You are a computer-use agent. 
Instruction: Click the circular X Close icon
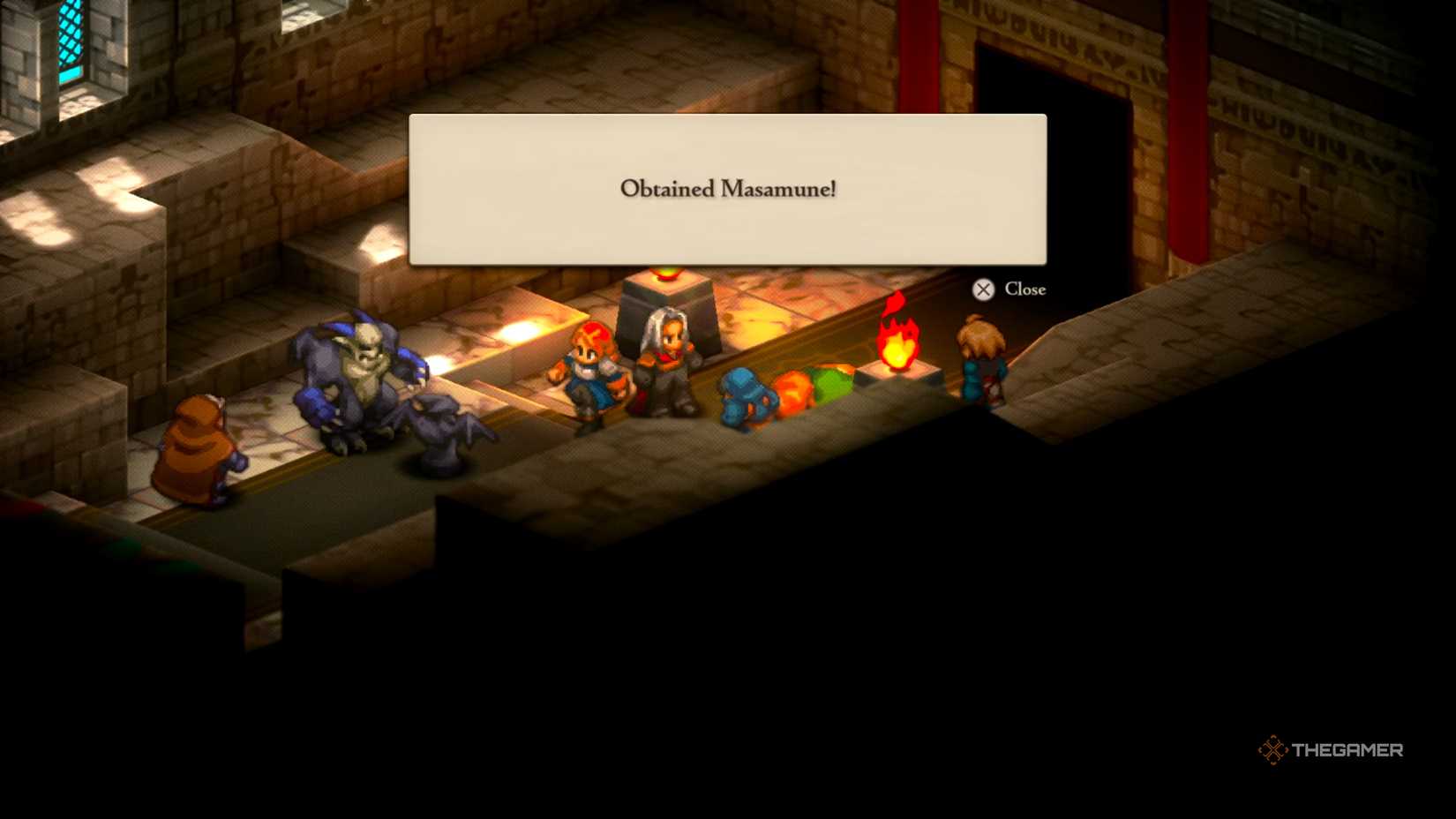pos(983,289)
